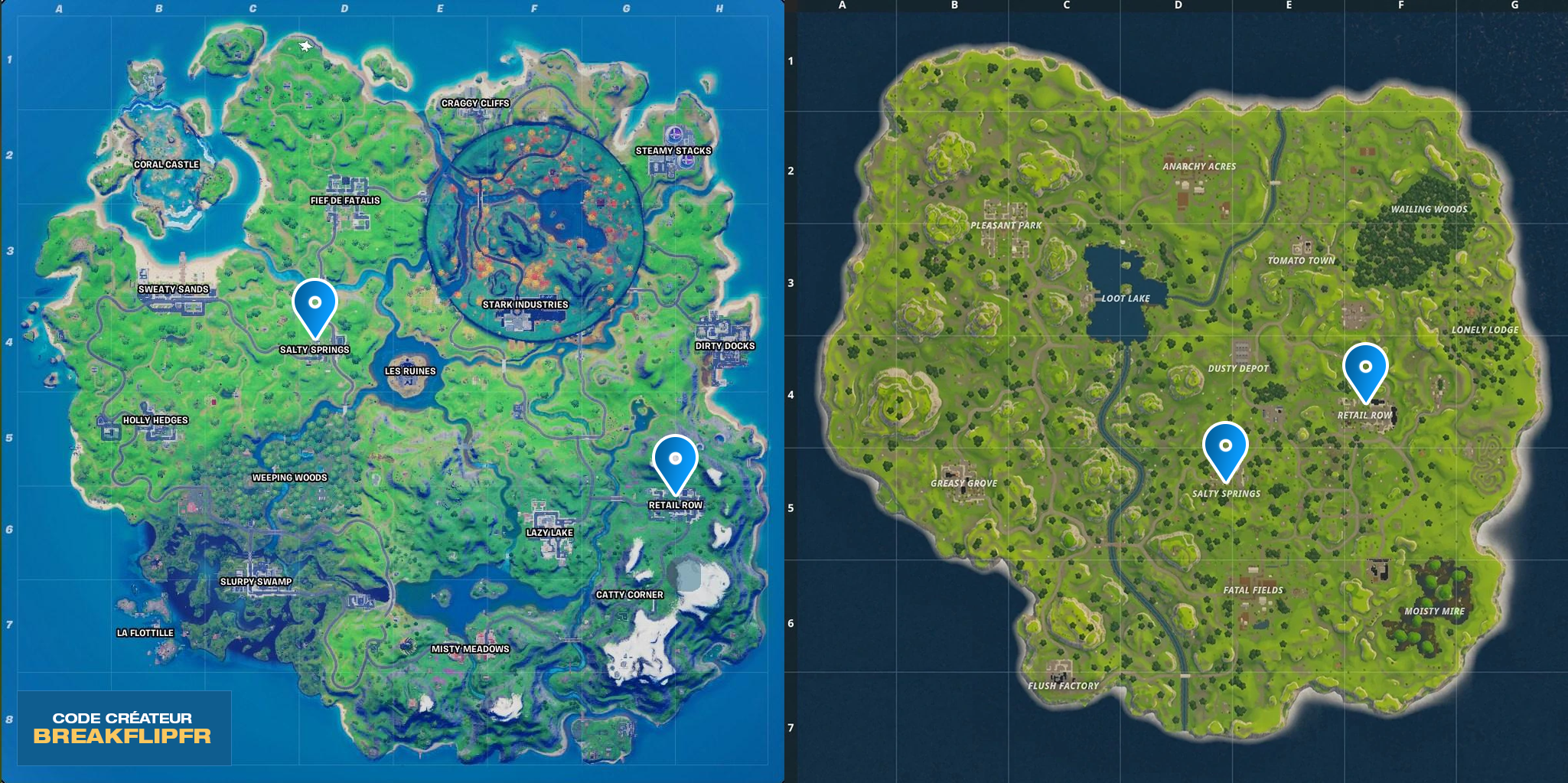This screenshot has width=1568, height=783.
Task: Select the Pleasant Park area on the right map
Action: [x=1006, y=224]
